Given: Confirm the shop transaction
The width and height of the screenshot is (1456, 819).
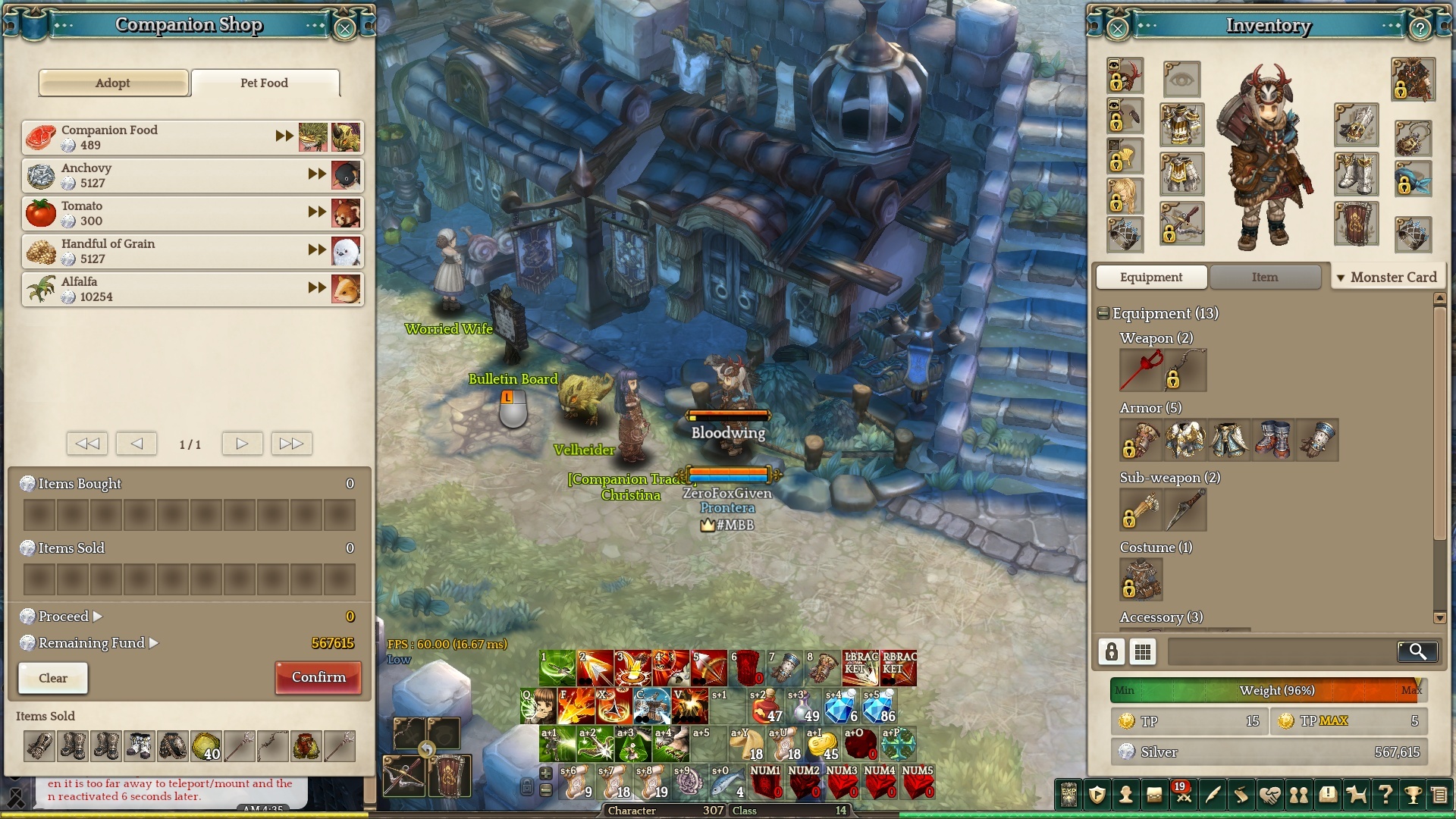Looking at the screenshot, I should pyautogui.click(x=318, y=677).
